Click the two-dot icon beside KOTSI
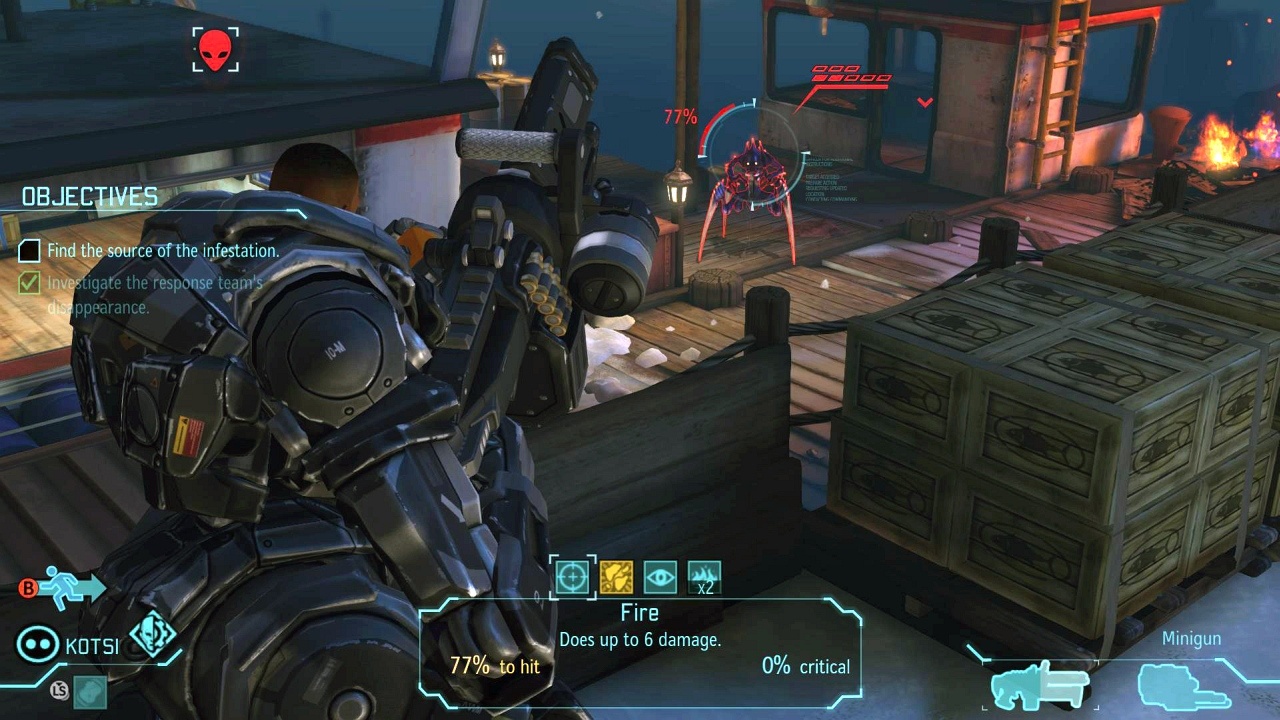 point(37,645)
